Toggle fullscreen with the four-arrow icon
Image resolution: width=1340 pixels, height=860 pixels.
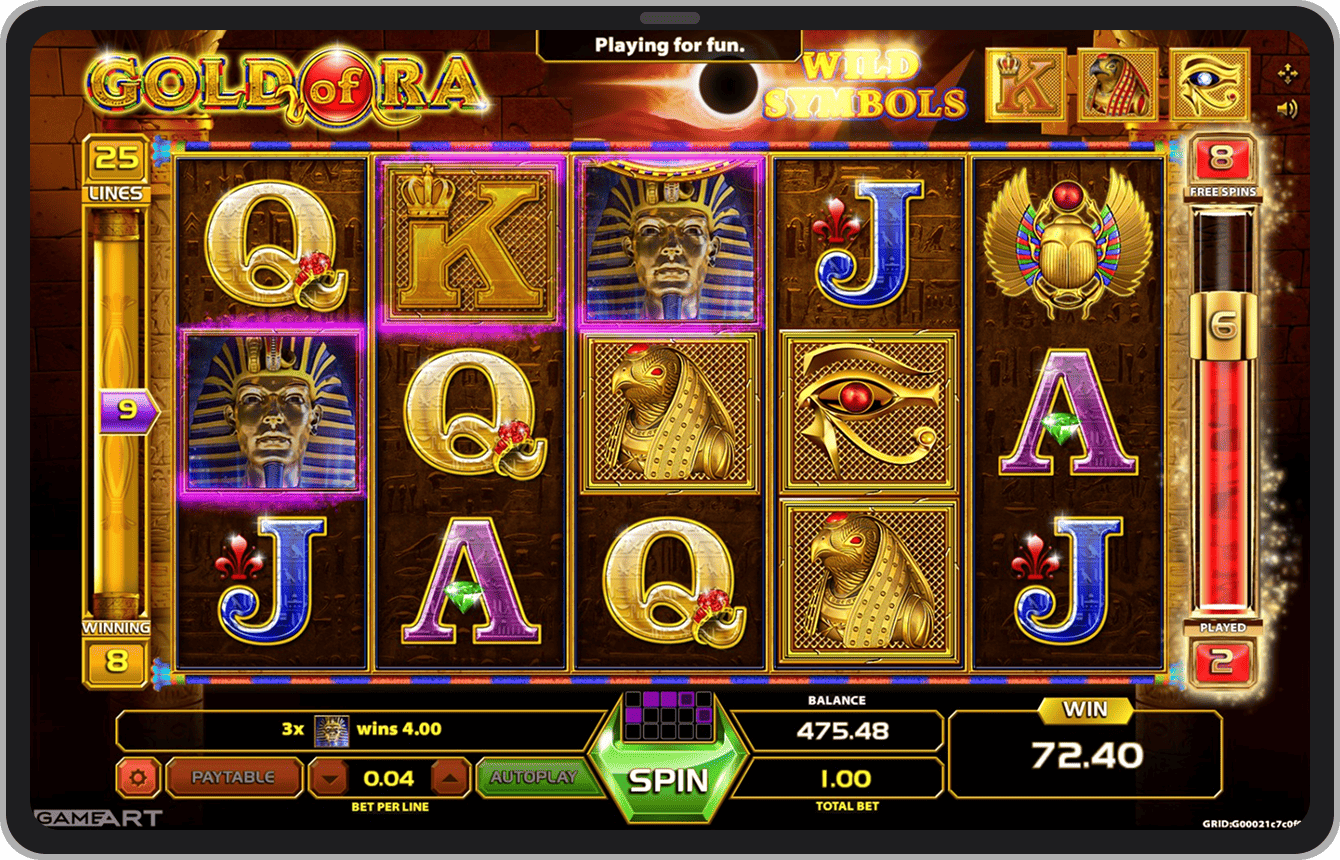coord(1287,72)
